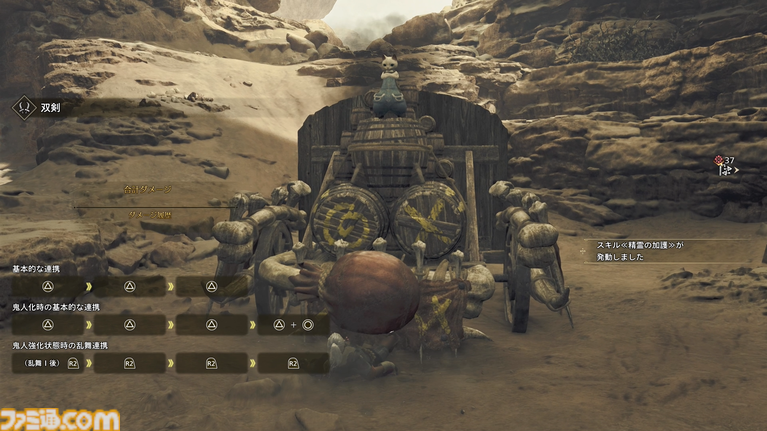Open the ダメージ履歴 damage history label
This screenshot has width=767, height=431.
tap(151, 214)
